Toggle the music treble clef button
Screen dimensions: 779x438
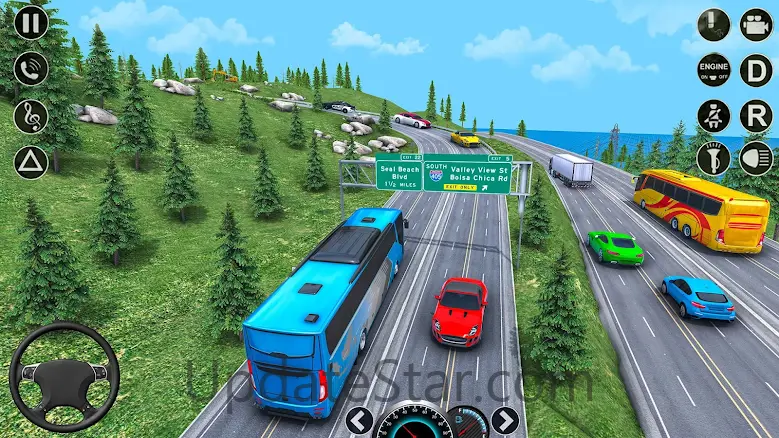[x=31, y=115]
